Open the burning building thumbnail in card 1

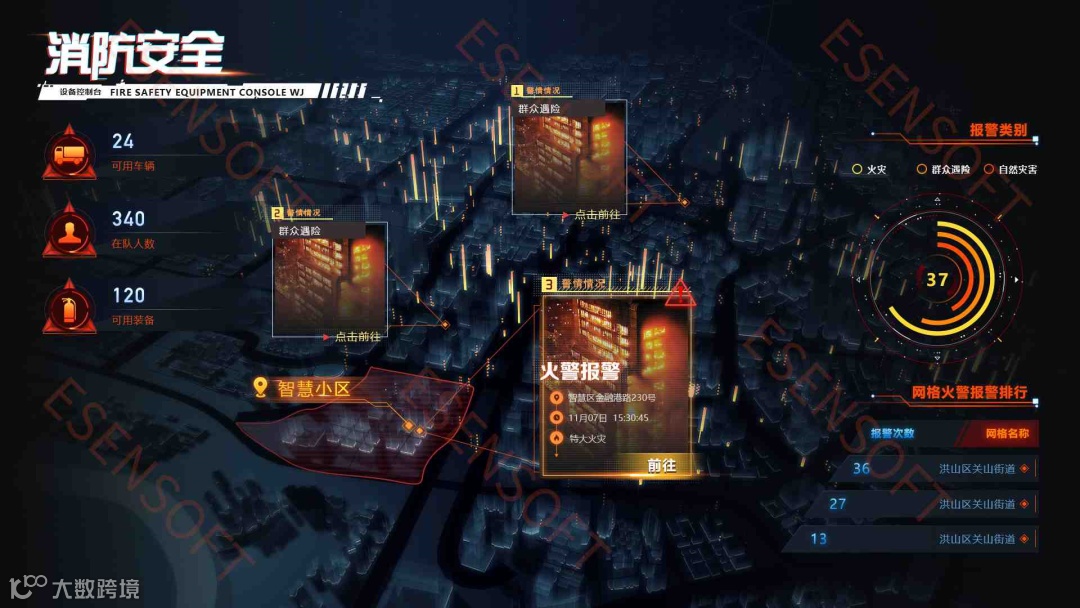(569, 160)
